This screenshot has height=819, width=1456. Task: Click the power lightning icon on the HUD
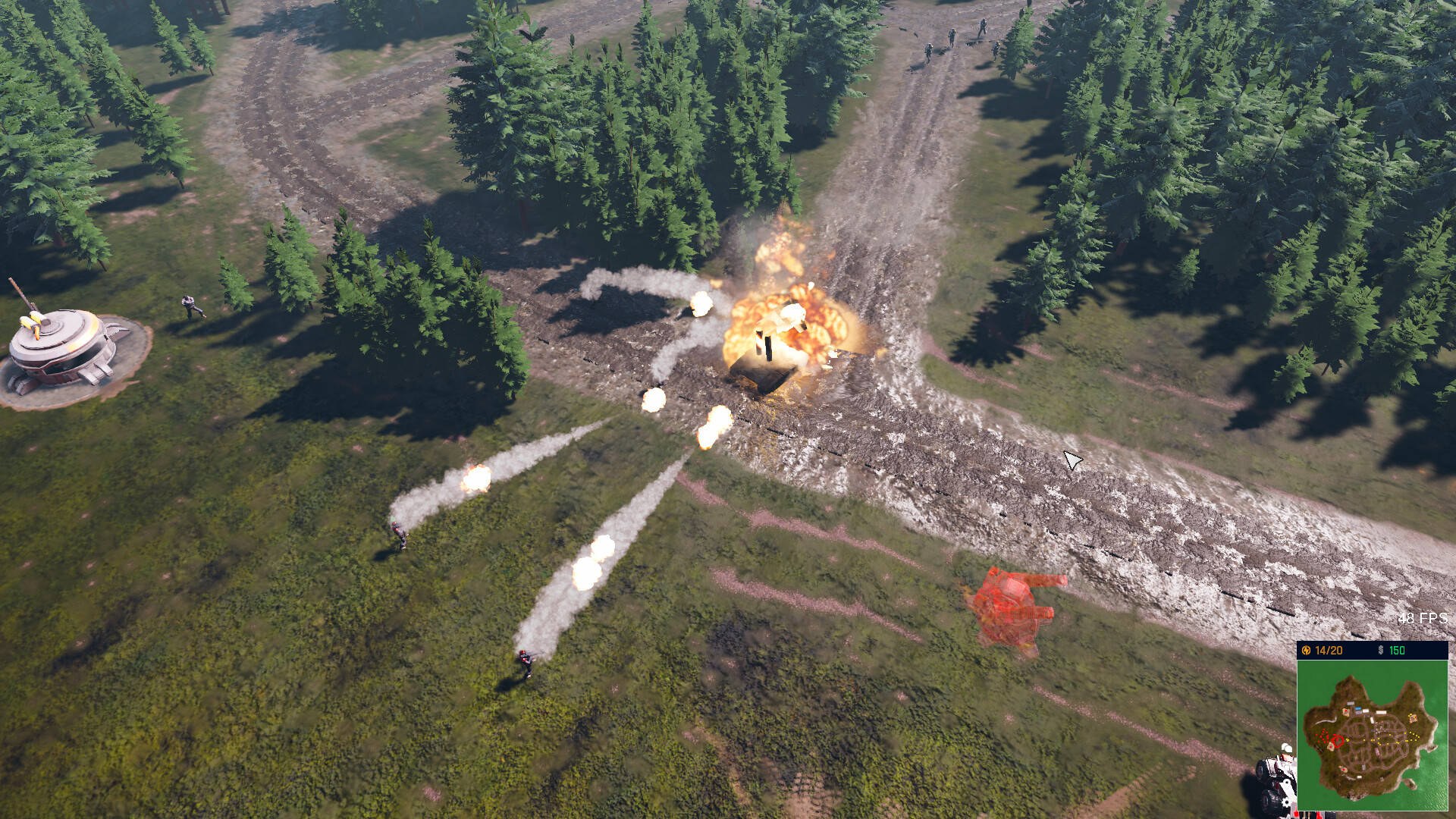pos(1307,649)
